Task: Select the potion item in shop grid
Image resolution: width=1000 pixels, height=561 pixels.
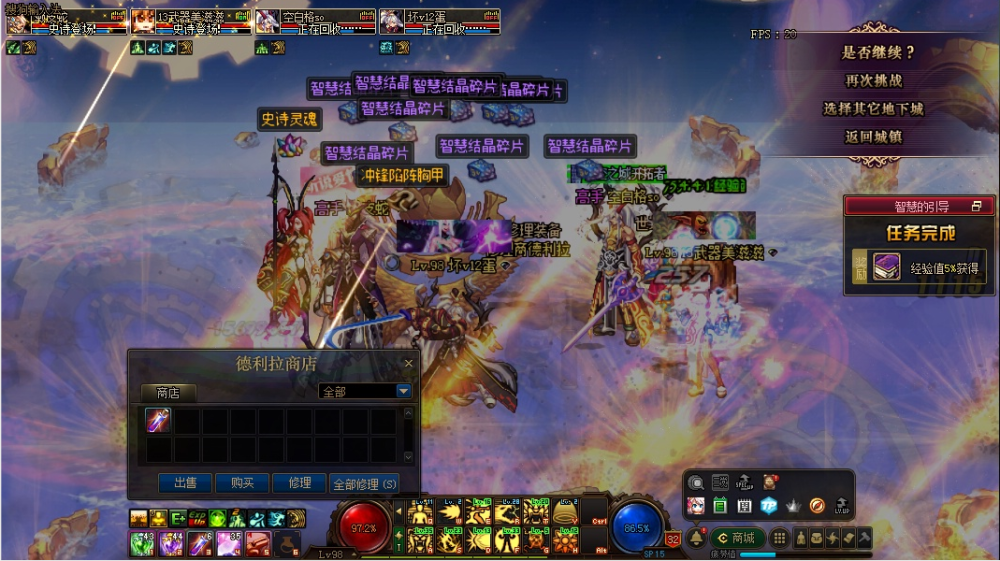Action: 158,420
